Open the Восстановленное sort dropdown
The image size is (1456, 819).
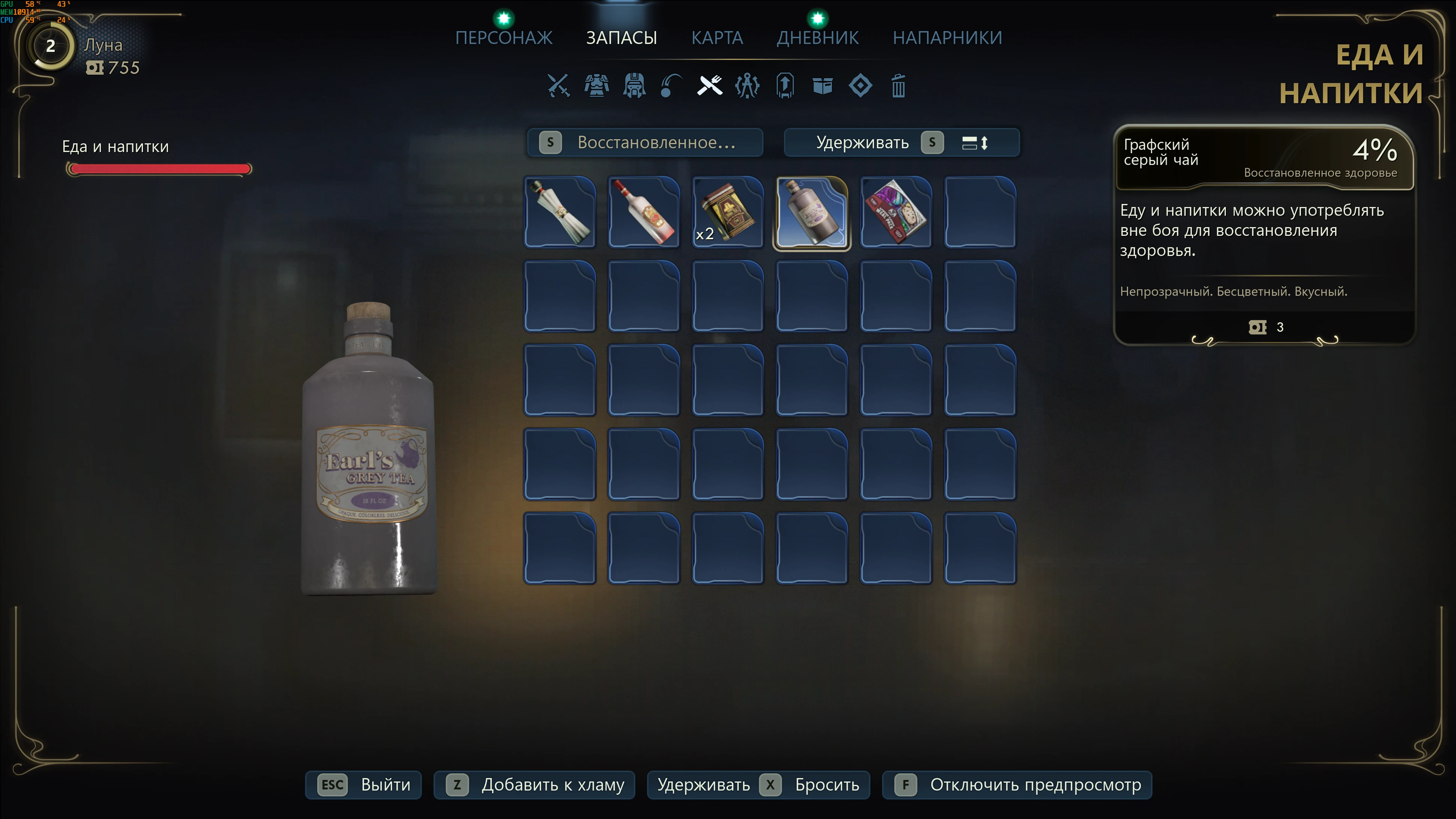(x=645, y=142)
